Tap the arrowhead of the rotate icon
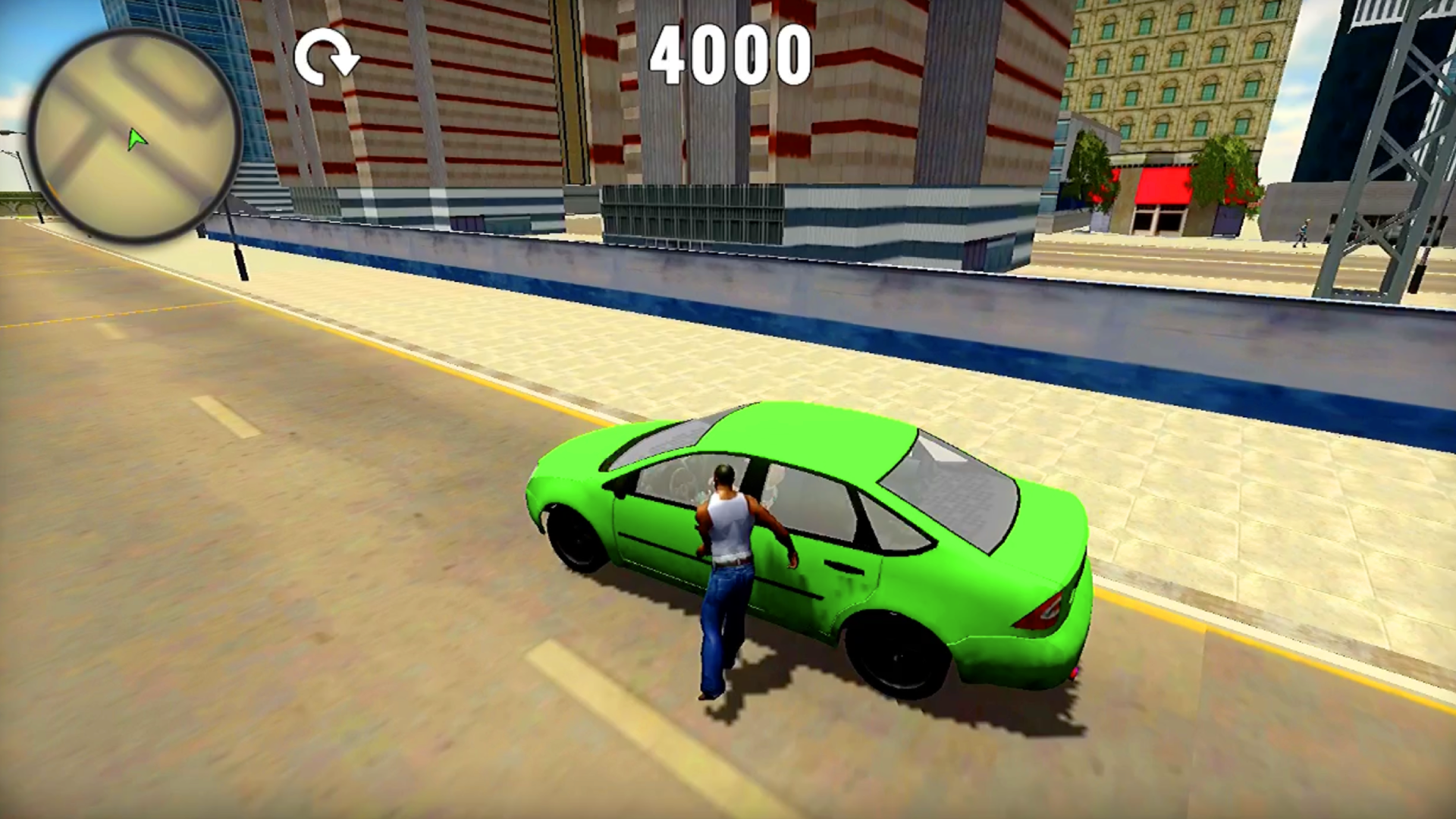The height and width of the screenshot is (819, 1456). click(346, 67)
